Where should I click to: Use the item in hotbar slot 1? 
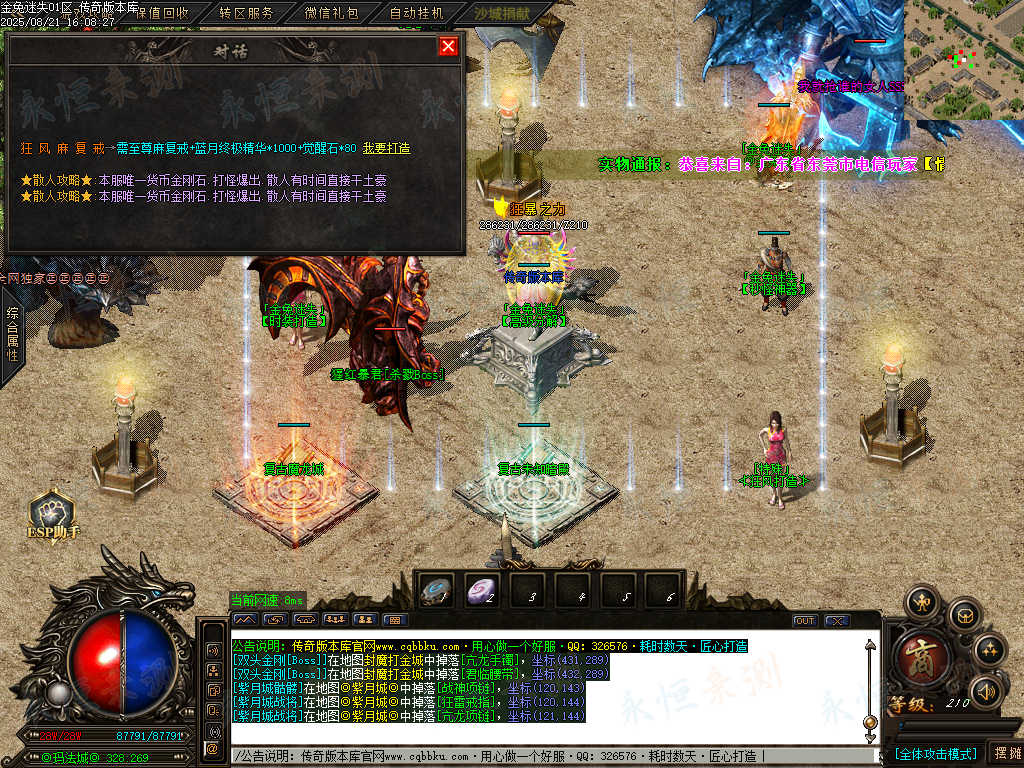coord(437,592)
